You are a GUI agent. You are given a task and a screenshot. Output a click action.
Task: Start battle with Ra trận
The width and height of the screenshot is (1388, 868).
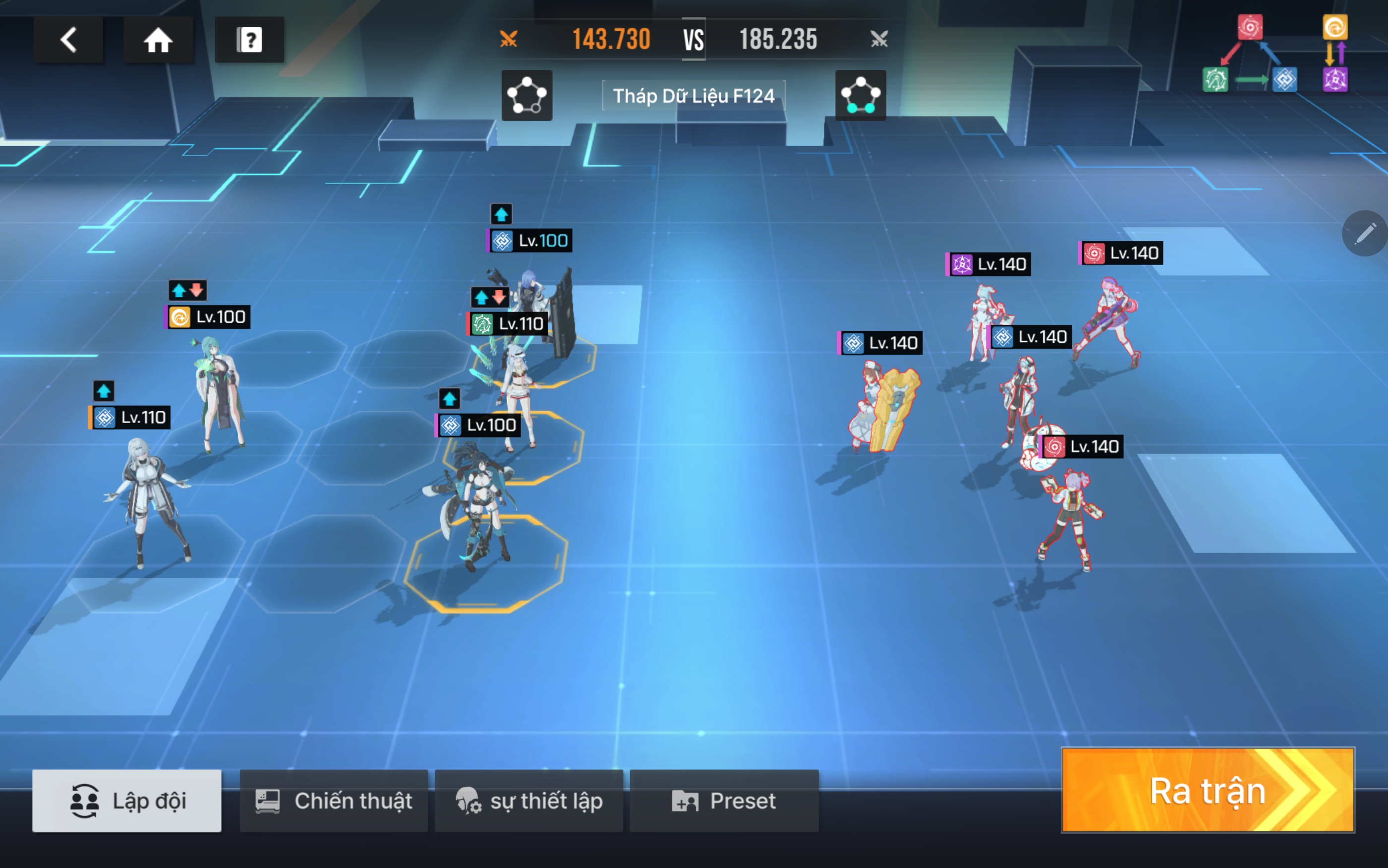1208,791
